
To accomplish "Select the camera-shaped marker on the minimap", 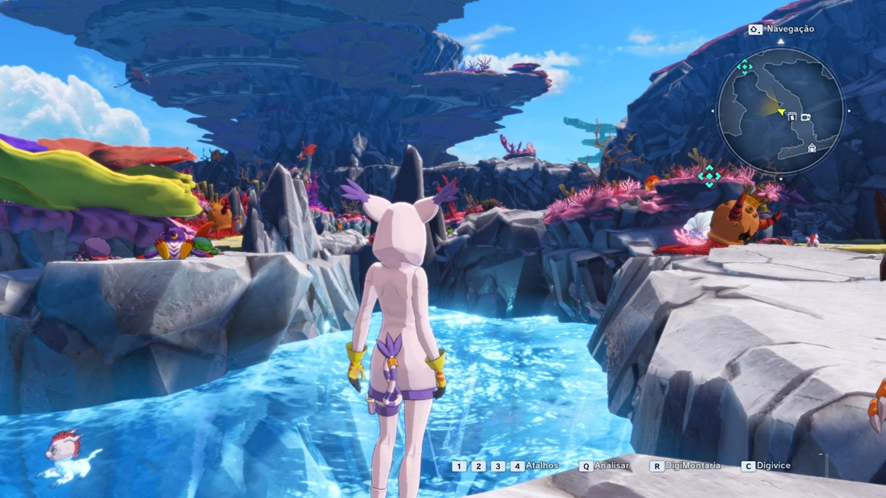I will (x=805, y=117).
